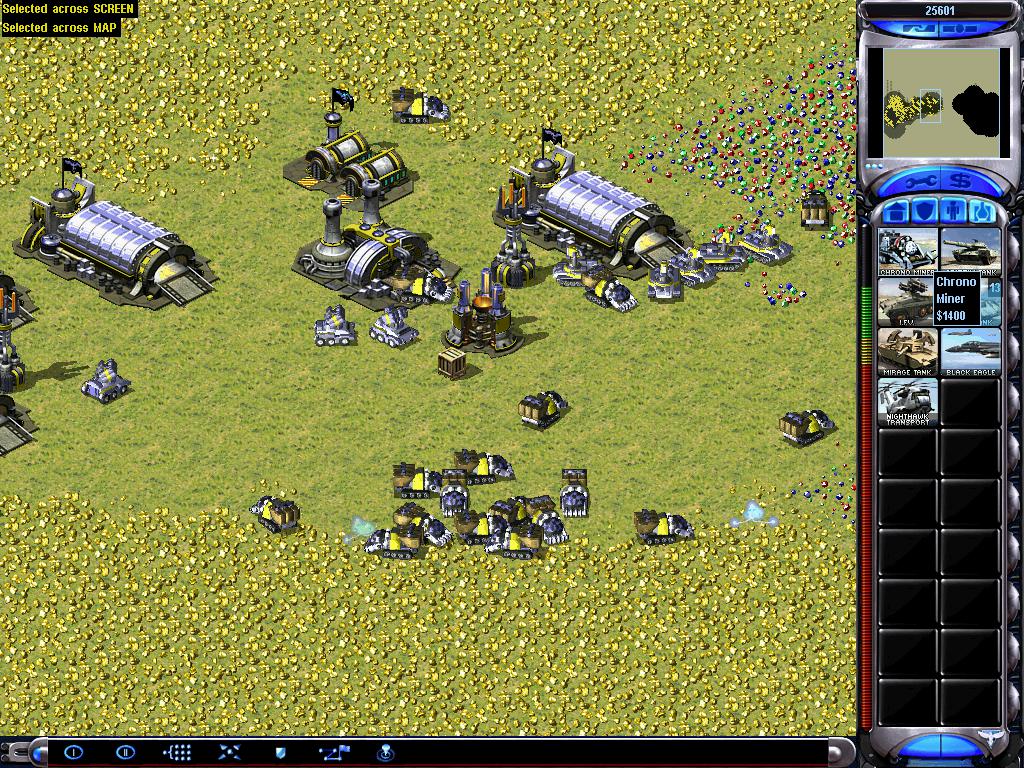Toggle the flag waypoint mode button
This screenshot has height=768, width=1024.
coord(333,752)
